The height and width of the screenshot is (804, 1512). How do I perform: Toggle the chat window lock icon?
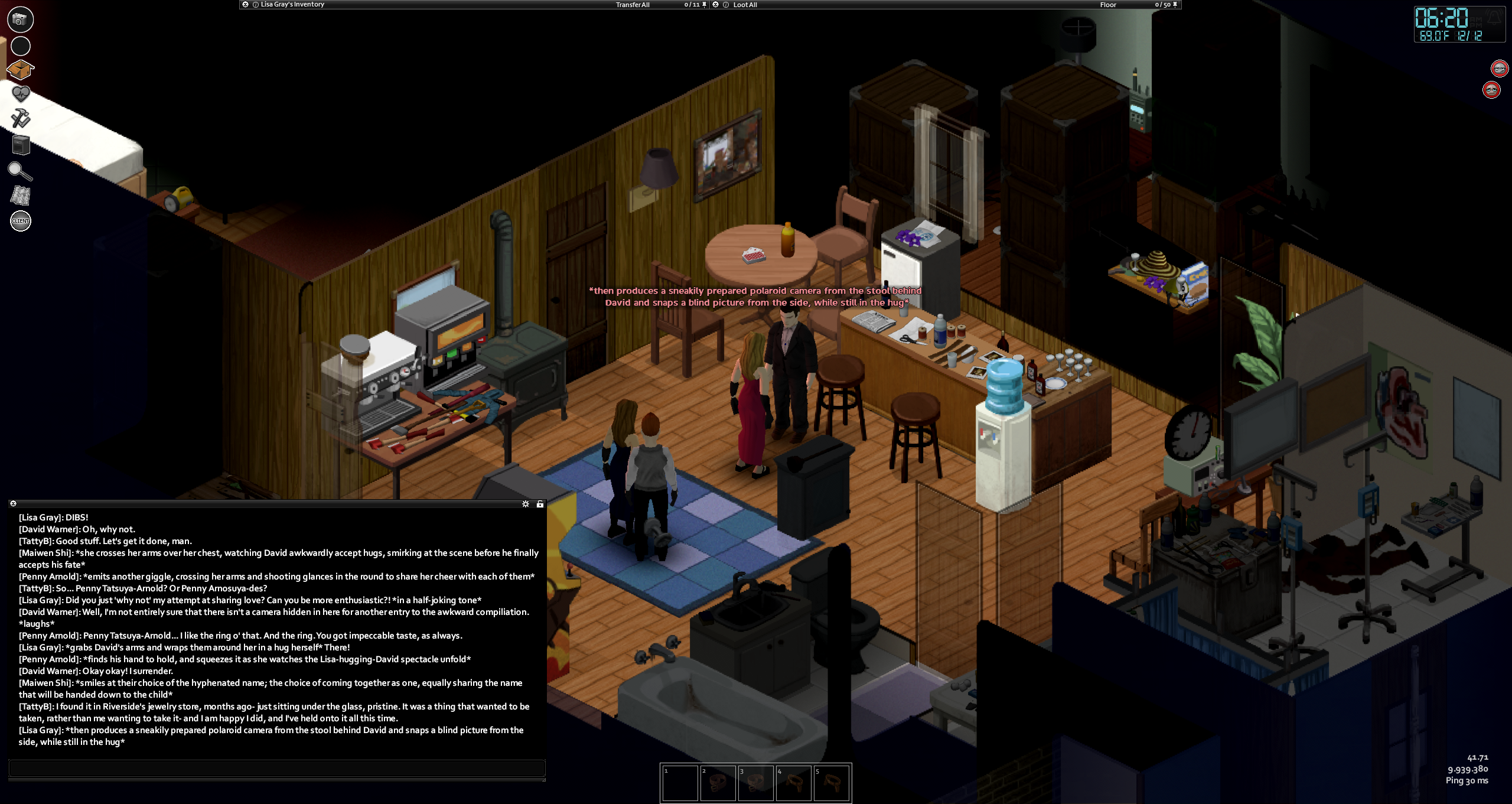pyautogui.click(x=540, y=504)
